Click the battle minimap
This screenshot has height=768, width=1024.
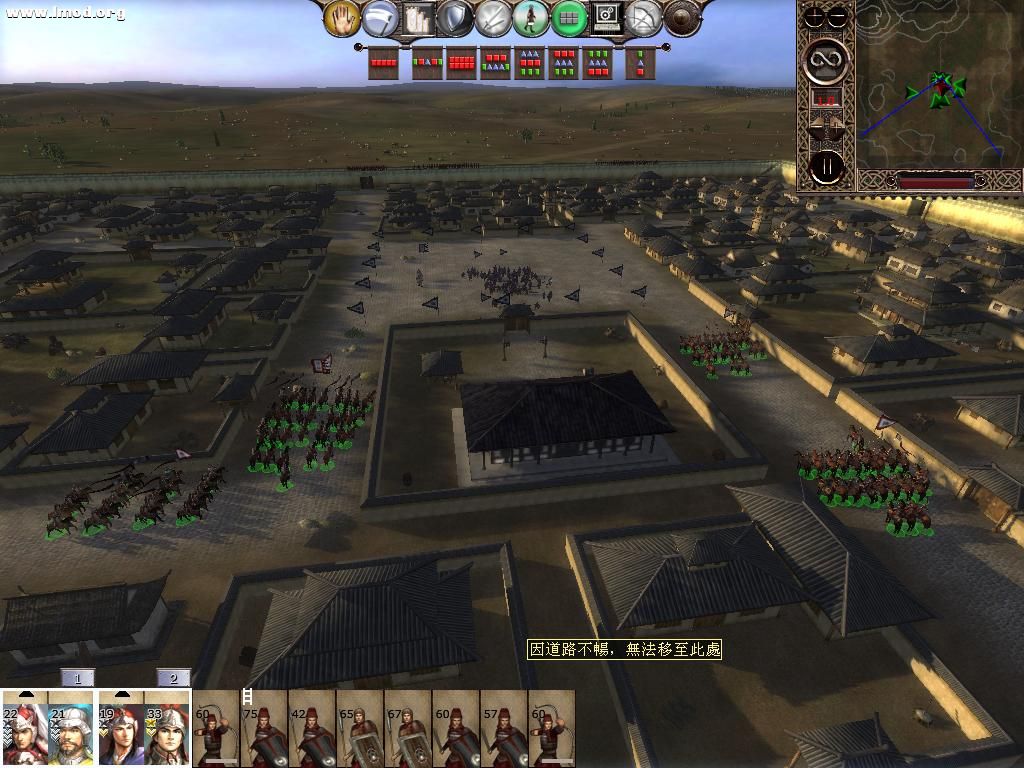tap(938, 88)
